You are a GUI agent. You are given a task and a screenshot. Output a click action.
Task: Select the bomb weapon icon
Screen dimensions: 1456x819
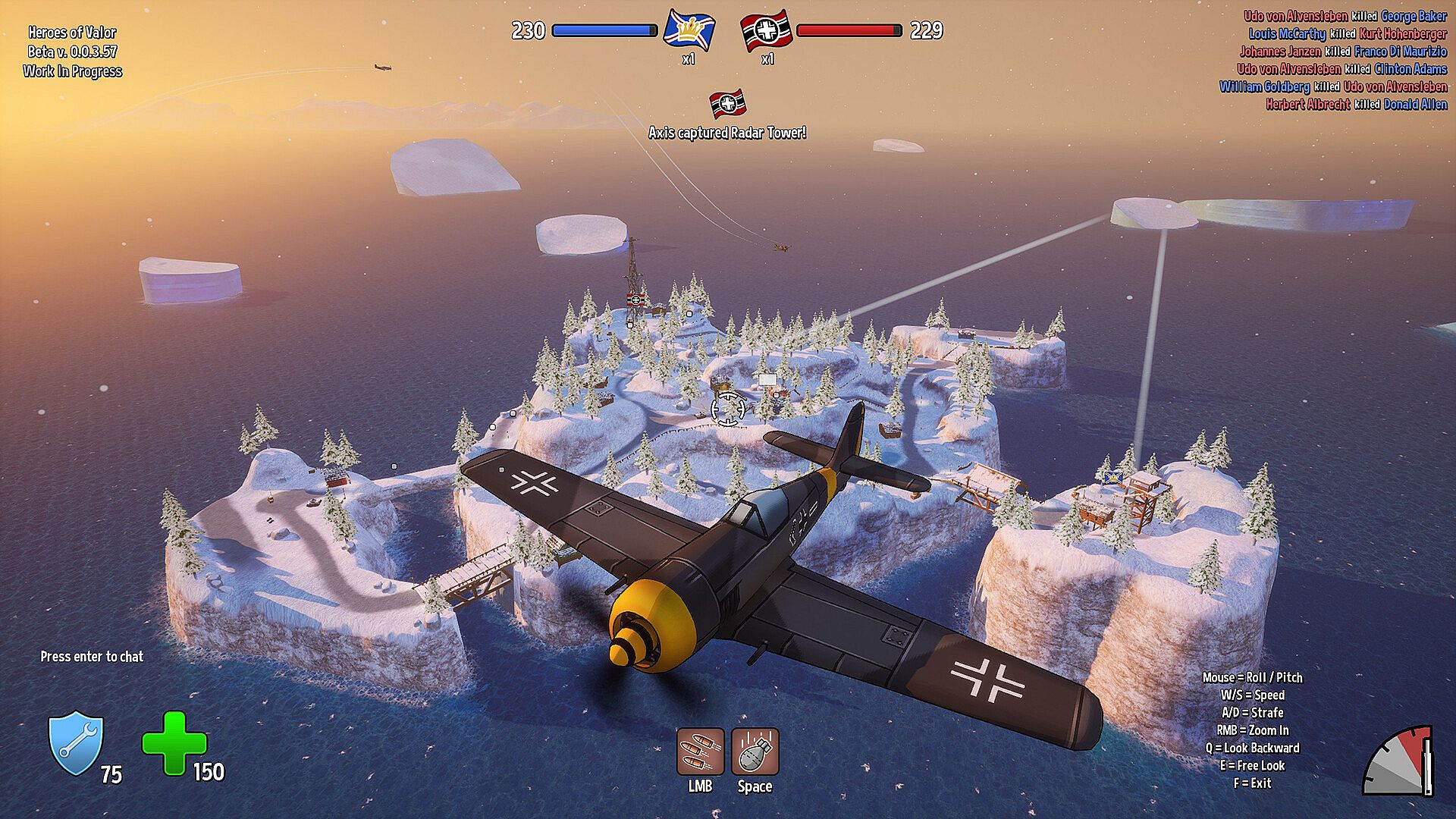pyautogui.click(x=755, y=752)
